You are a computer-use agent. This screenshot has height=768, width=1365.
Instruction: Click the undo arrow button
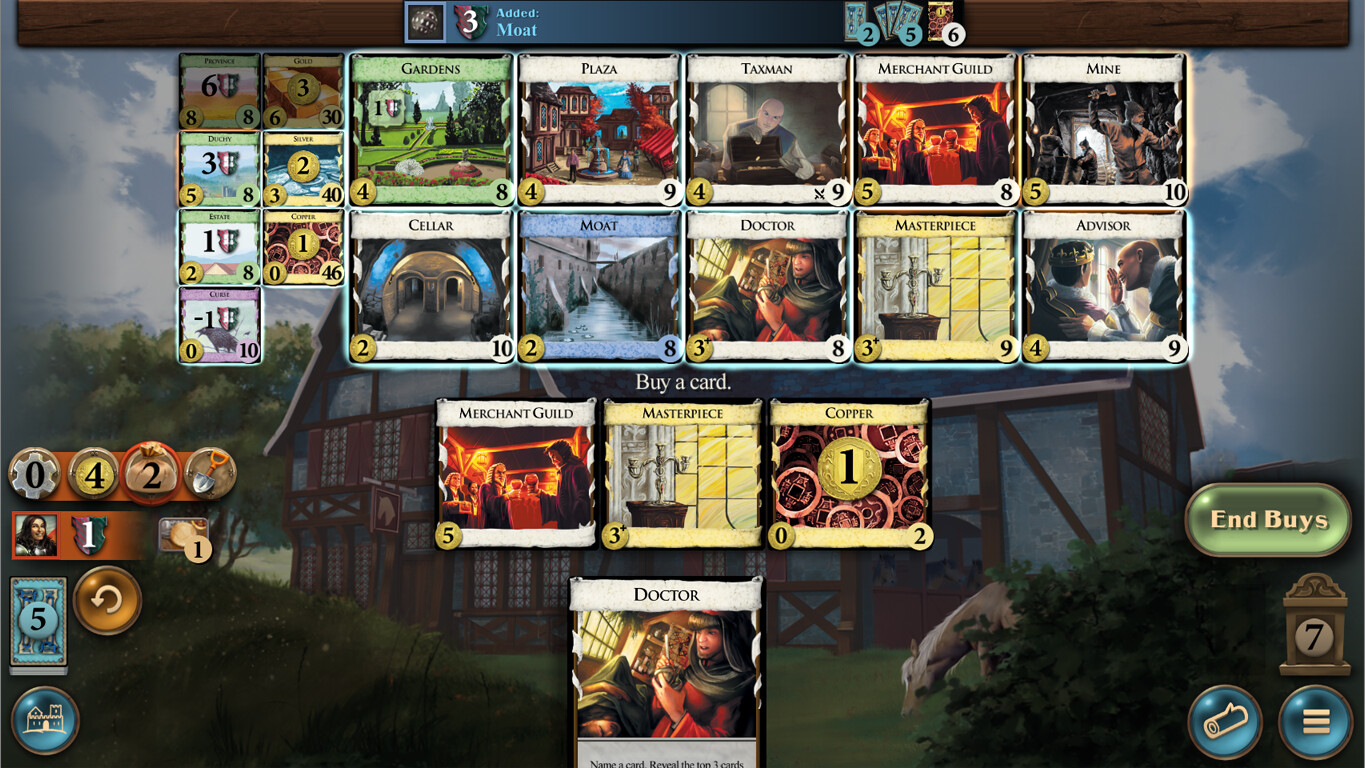(108, 601)
